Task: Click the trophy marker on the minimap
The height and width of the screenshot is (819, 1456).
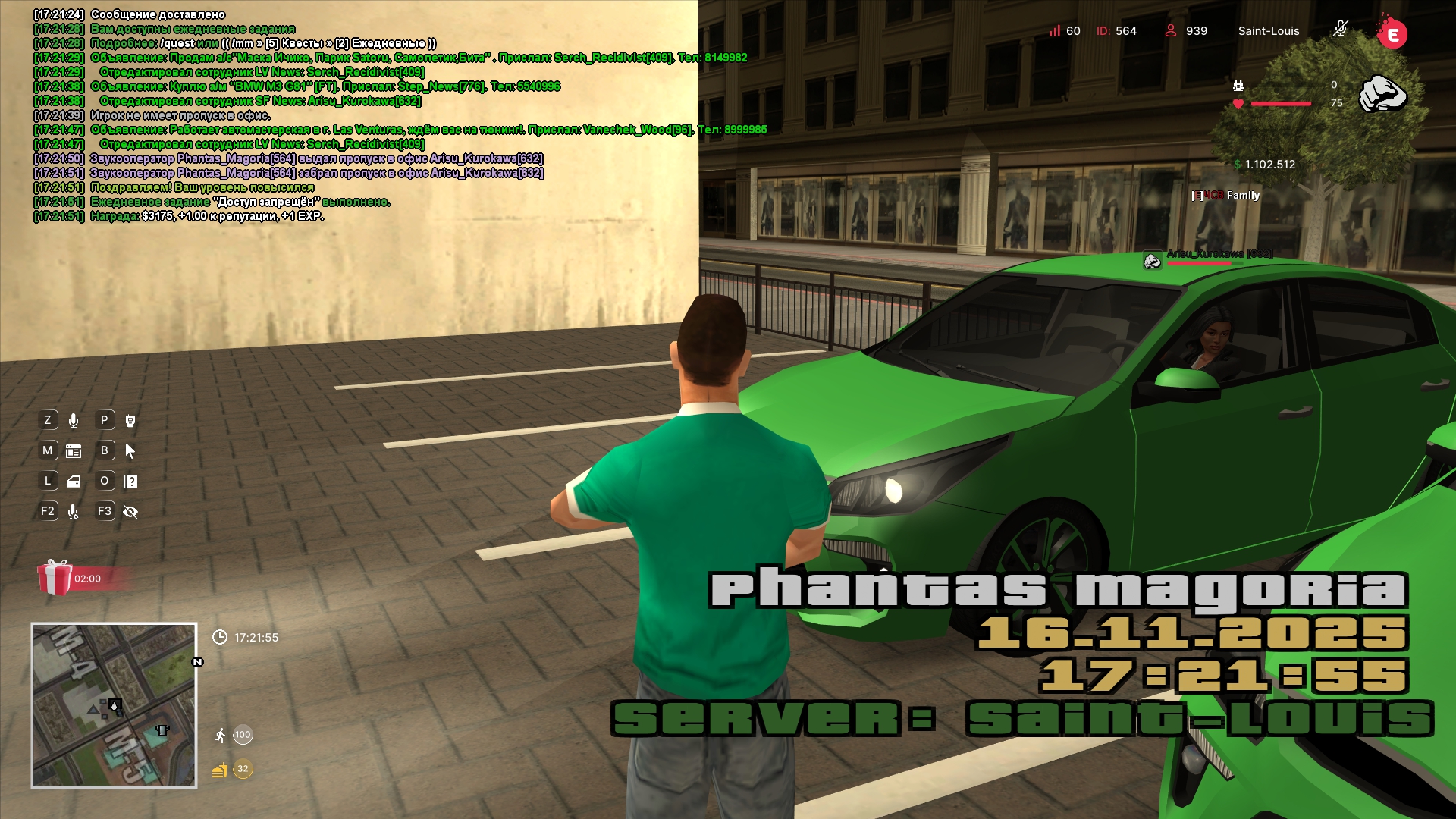Action: (162, 730)
